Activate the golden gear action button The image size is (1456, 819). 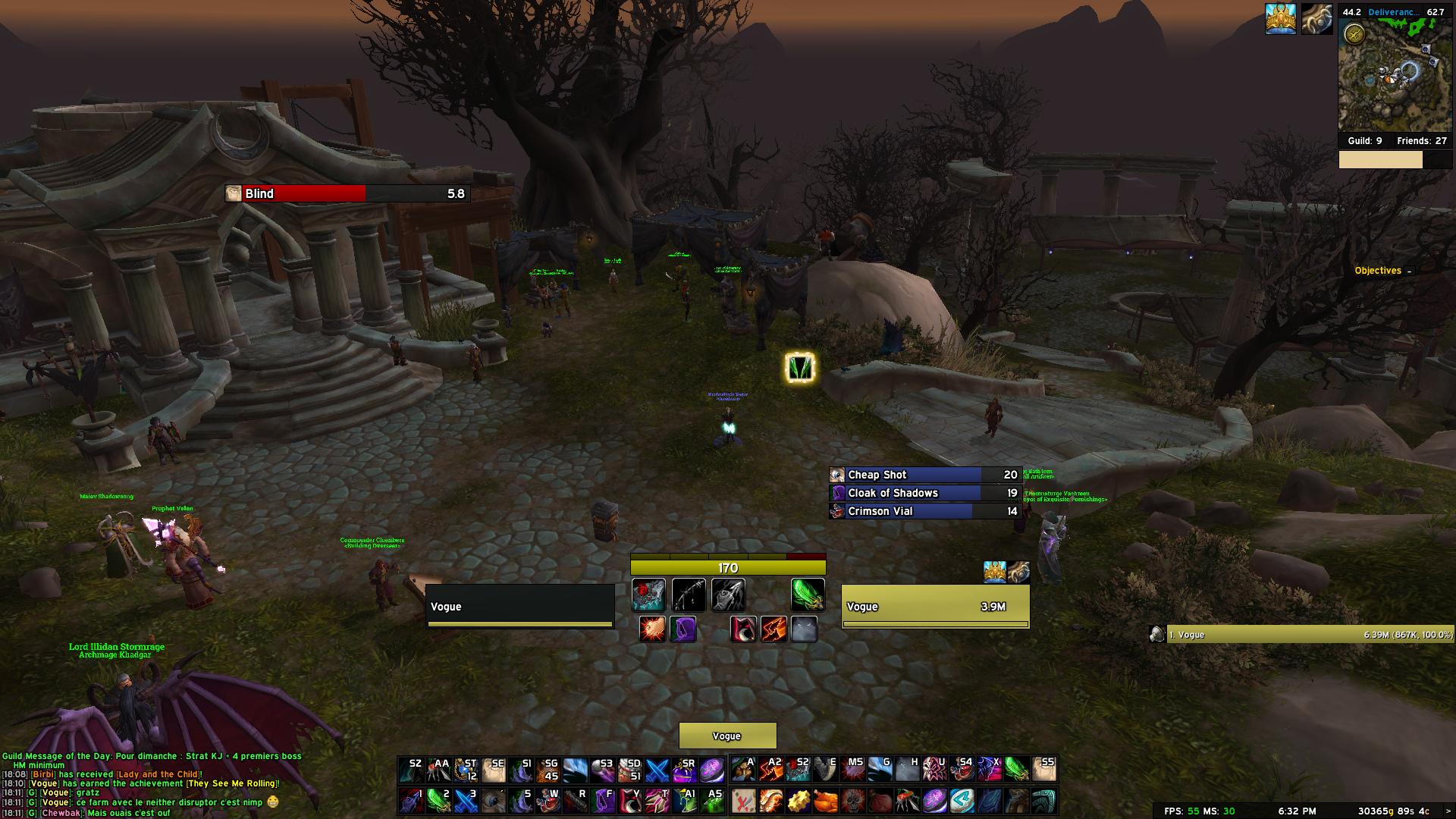(798, 801)
